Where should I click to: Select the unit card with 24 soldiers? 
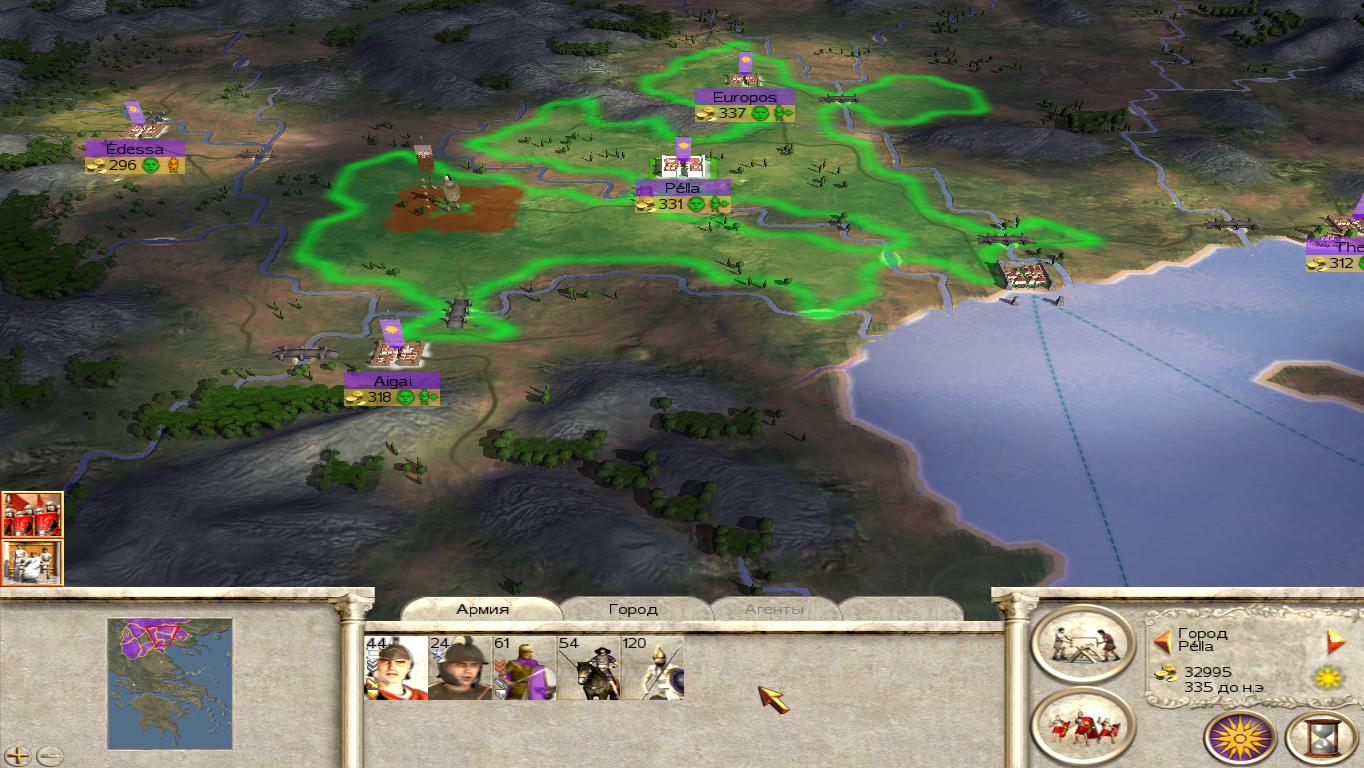click(x=460, y=667)
